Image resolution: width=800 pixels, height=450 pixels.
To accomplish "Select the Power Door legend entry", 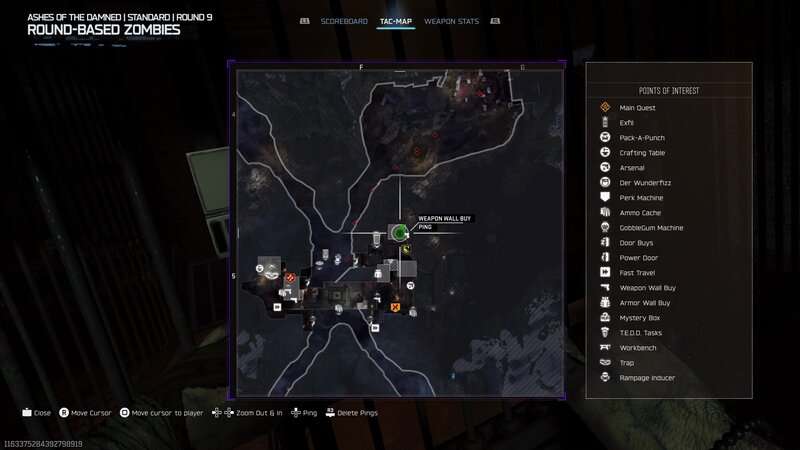I will tap(639, 258).
